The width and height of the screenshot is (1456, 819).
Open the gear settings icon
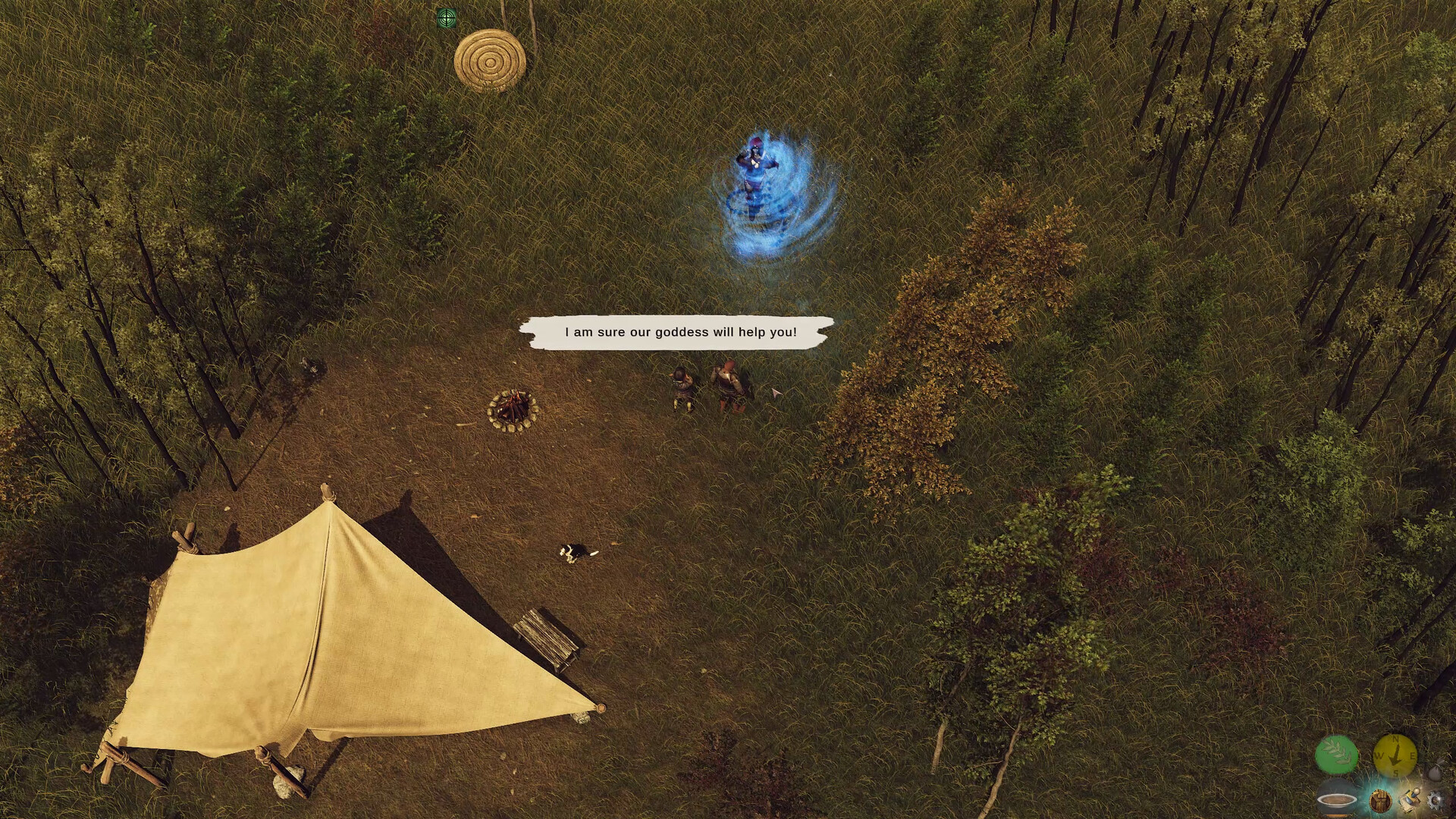click(x=1435, y=802)
